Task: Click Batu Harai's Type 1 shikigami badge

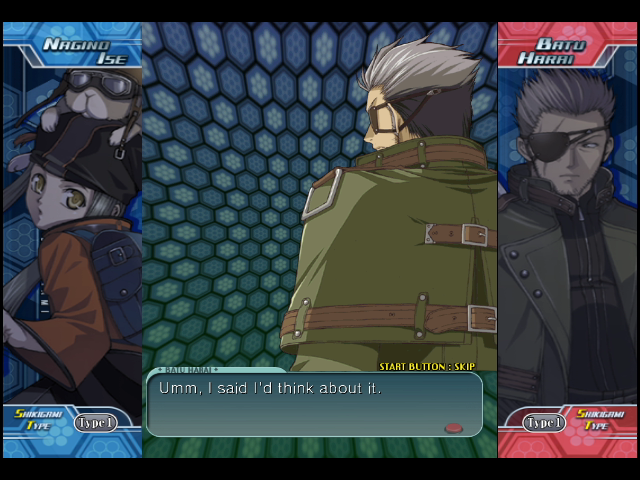Action: coord(545,423)
